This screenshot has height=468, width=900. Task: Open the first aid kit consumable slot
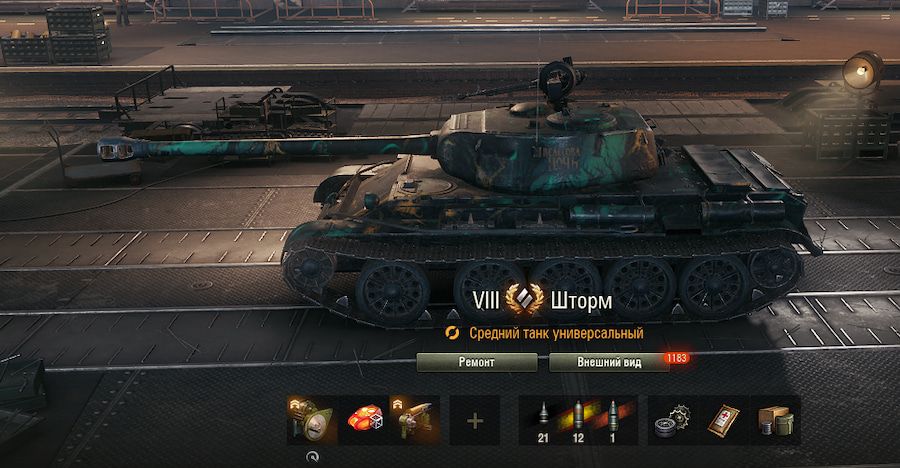pos(724,420)
